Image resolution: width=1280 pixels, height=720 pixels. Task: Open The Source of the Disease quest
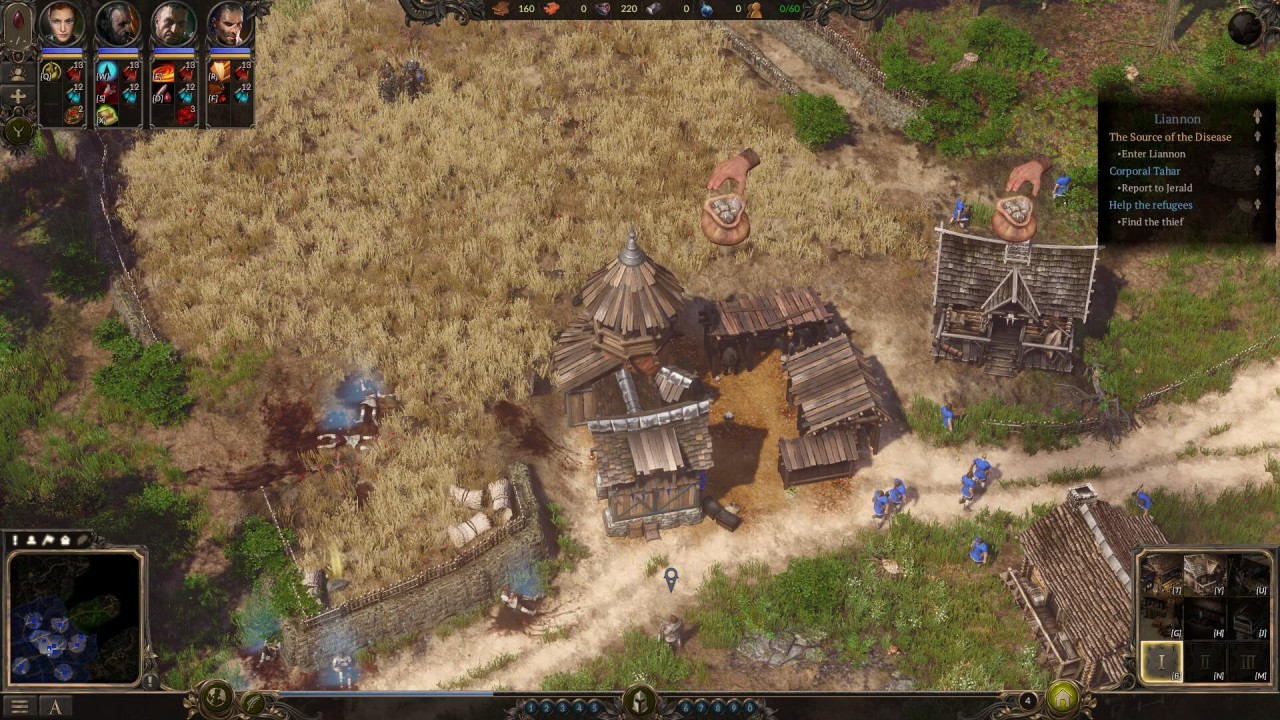(1169, 137)
